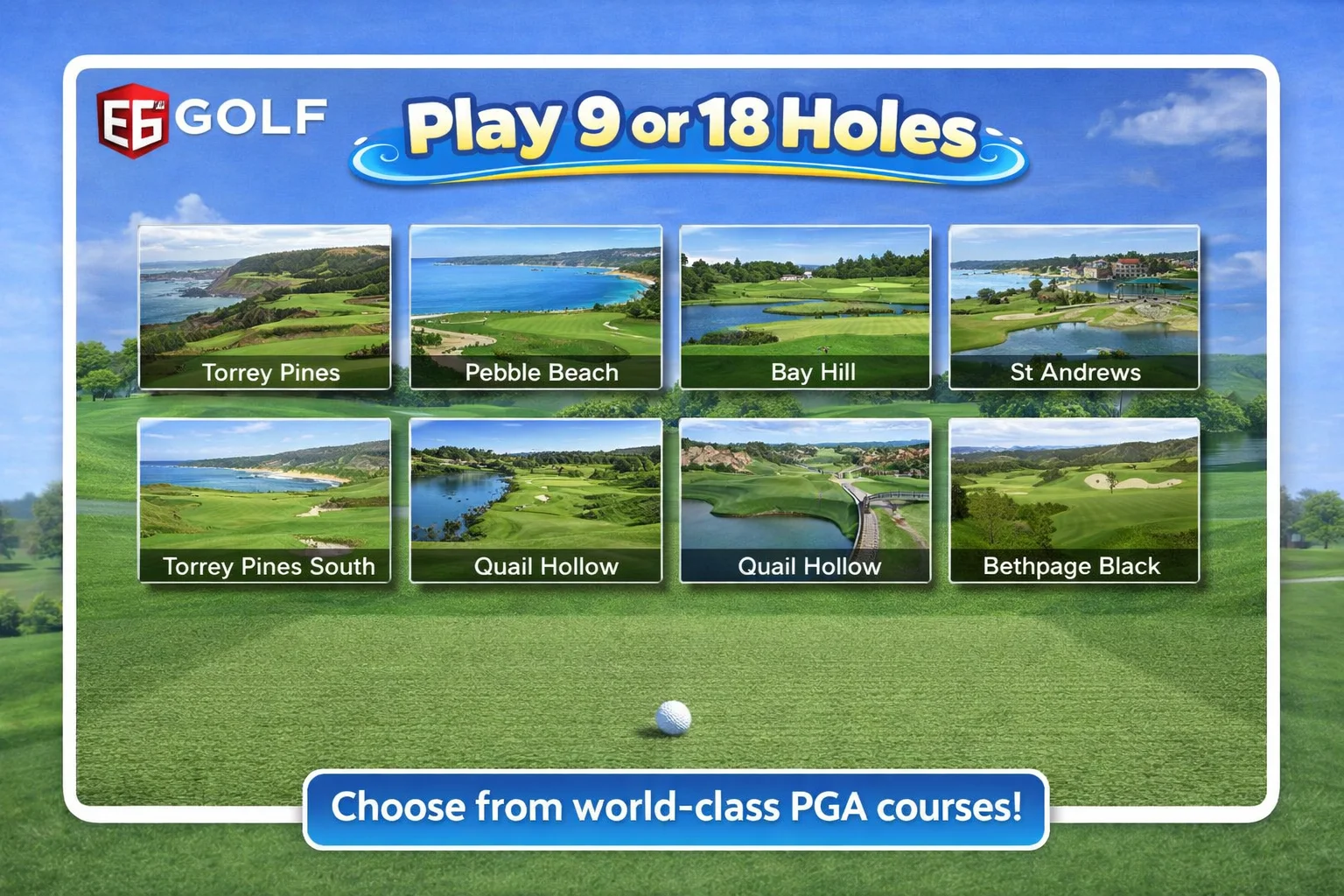Click the Bethpage Black name label
The image size is (1344, 896).
(x=1072, y=567)
